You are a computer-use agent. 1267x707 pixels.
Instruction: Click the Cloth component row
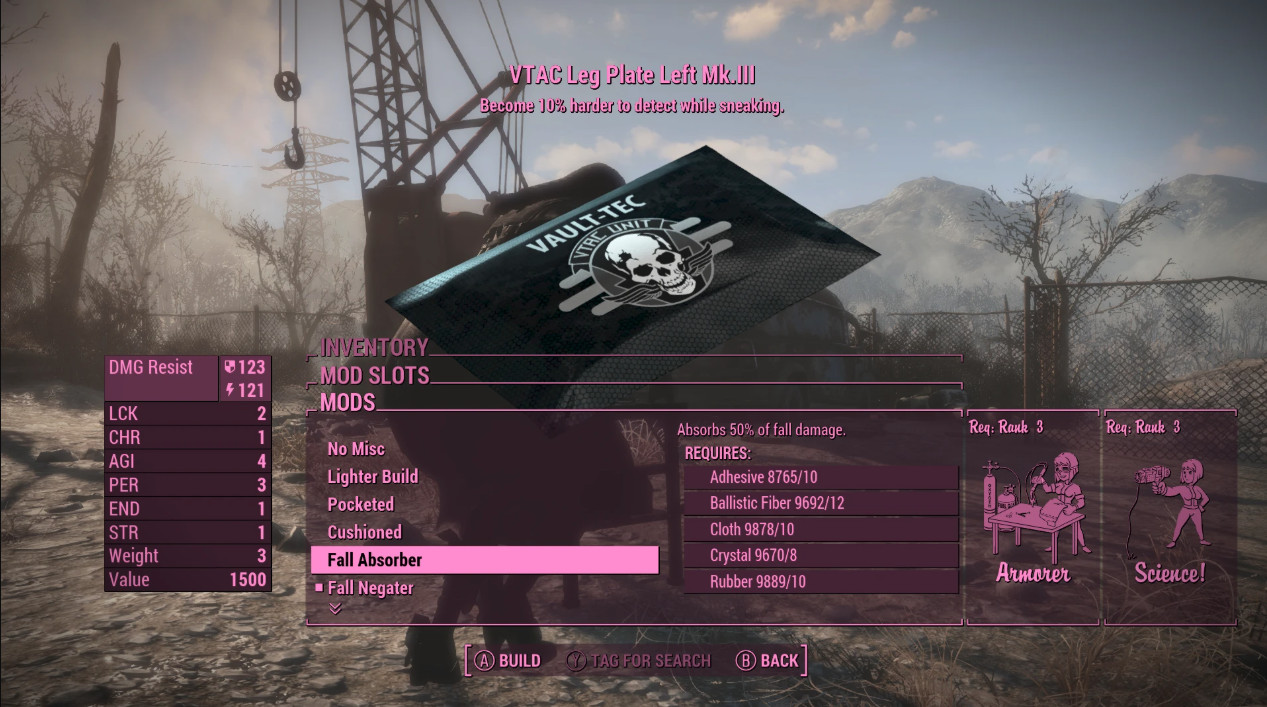(x=820, y=529)
